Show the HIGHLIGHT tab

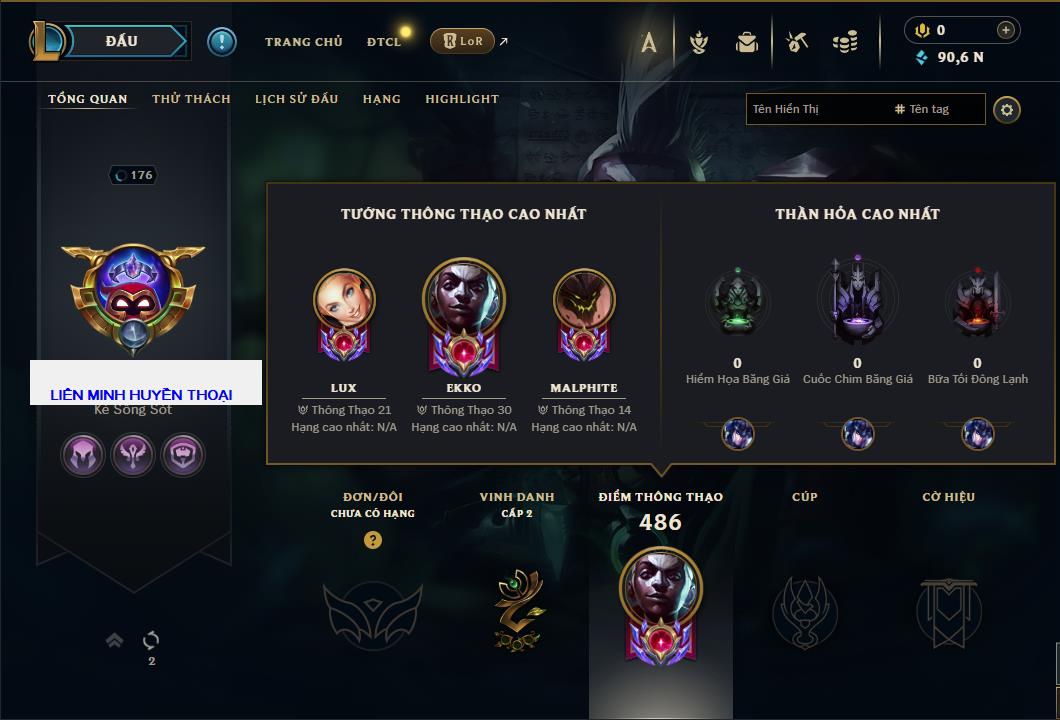click(x=462, y=99)
